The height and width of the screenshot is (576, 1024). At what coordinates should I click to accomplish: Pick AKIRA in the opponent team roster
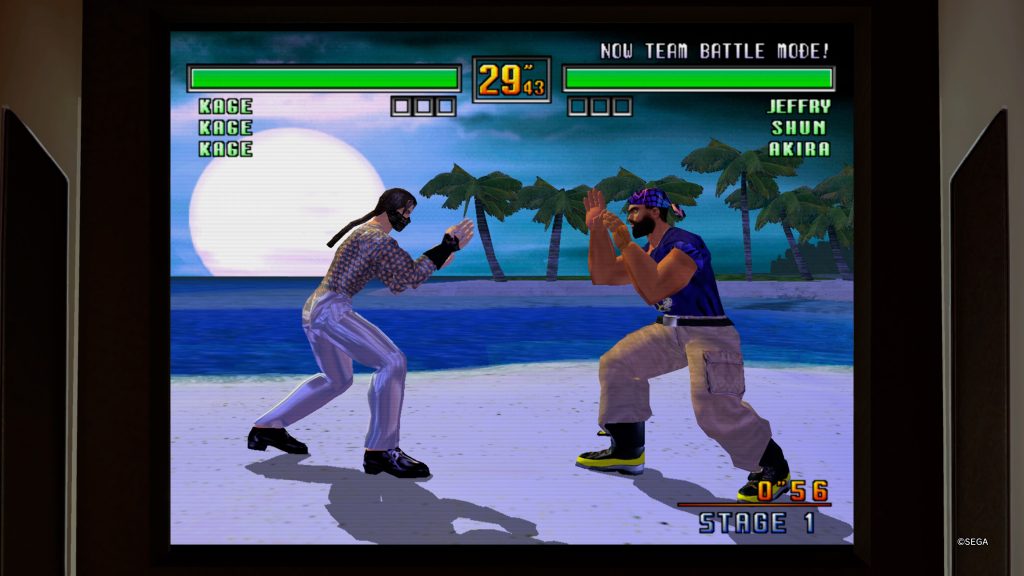tap(798, 149)
